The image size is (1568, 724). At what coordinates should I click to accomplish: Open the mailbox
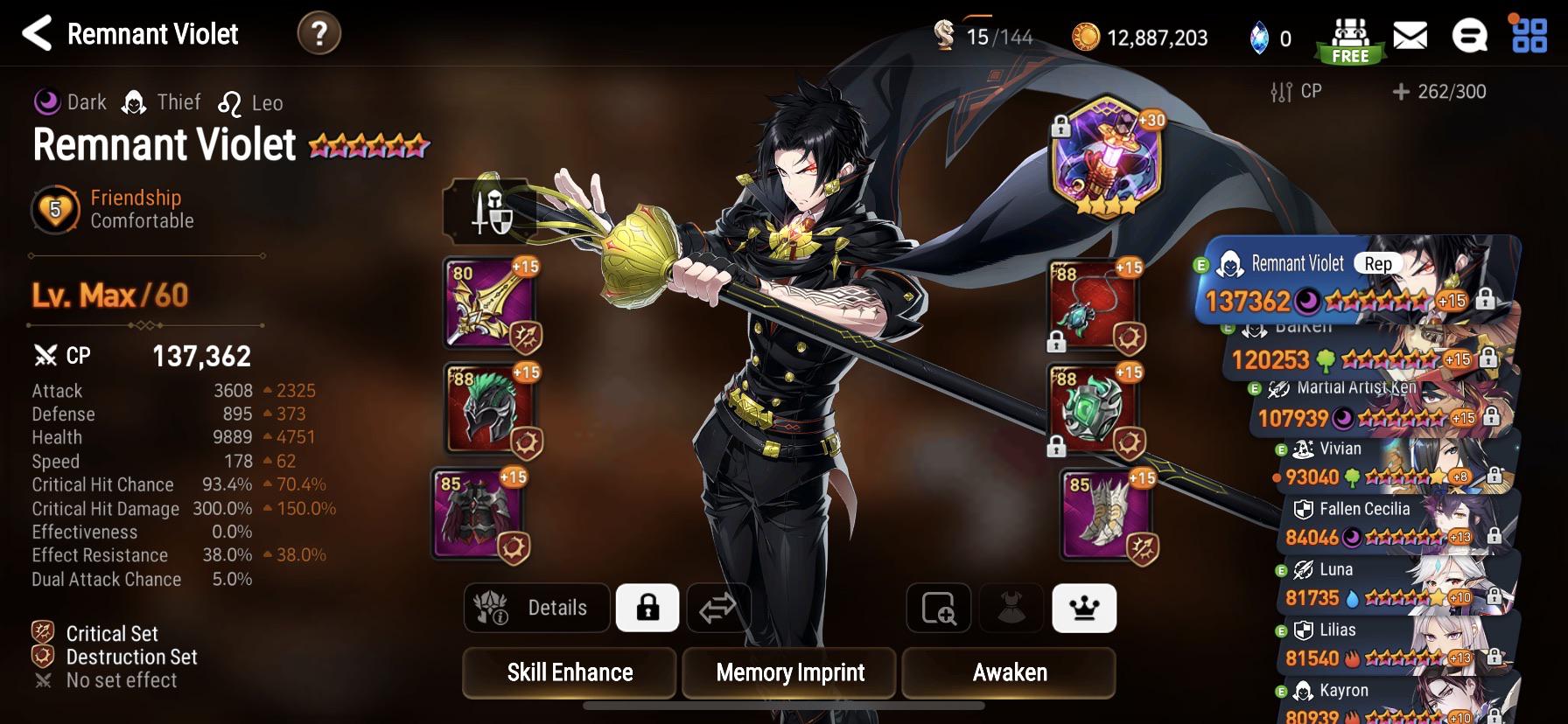1410,36
